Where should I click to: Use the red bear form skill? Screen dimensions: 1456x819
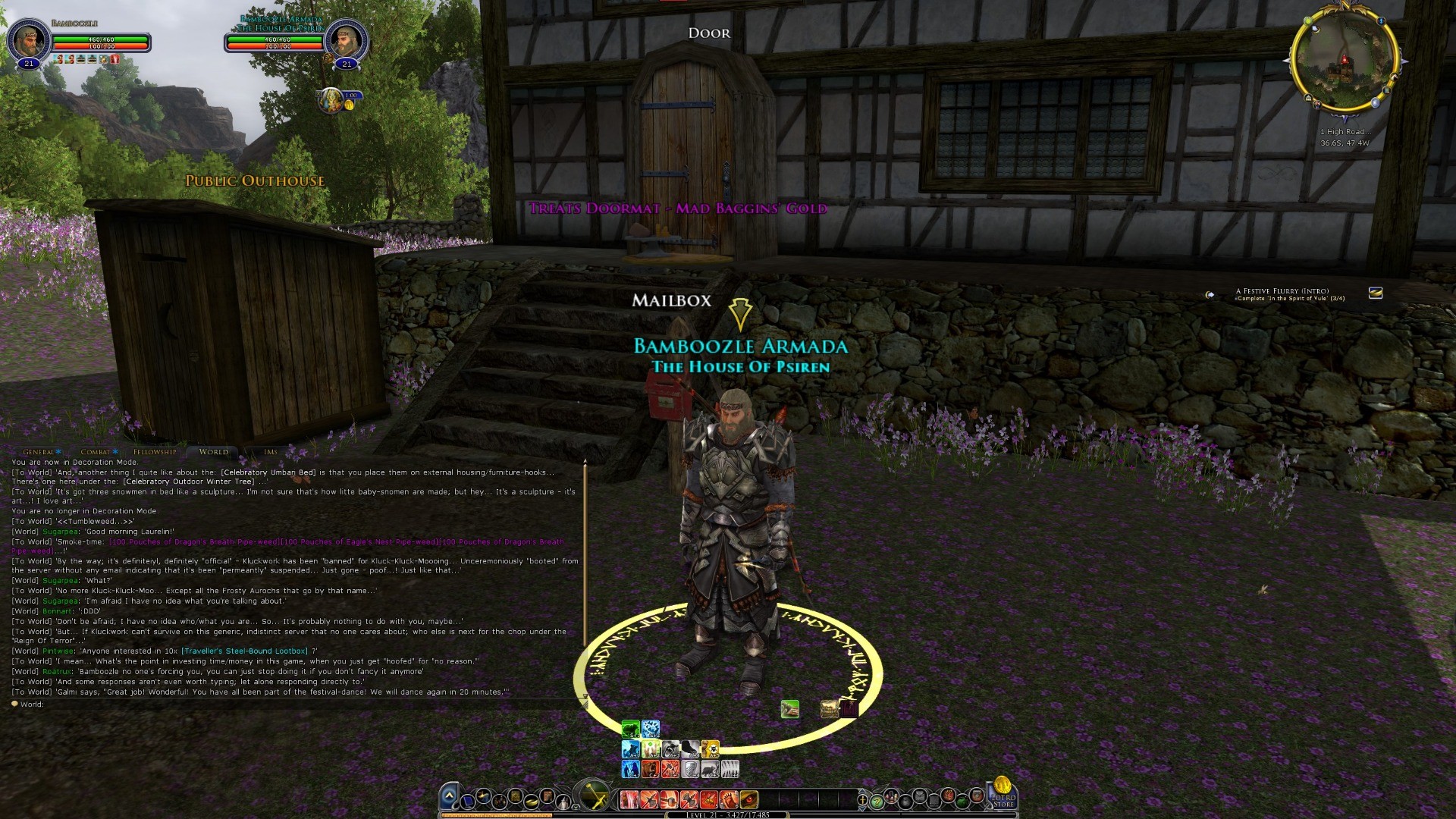651,770
